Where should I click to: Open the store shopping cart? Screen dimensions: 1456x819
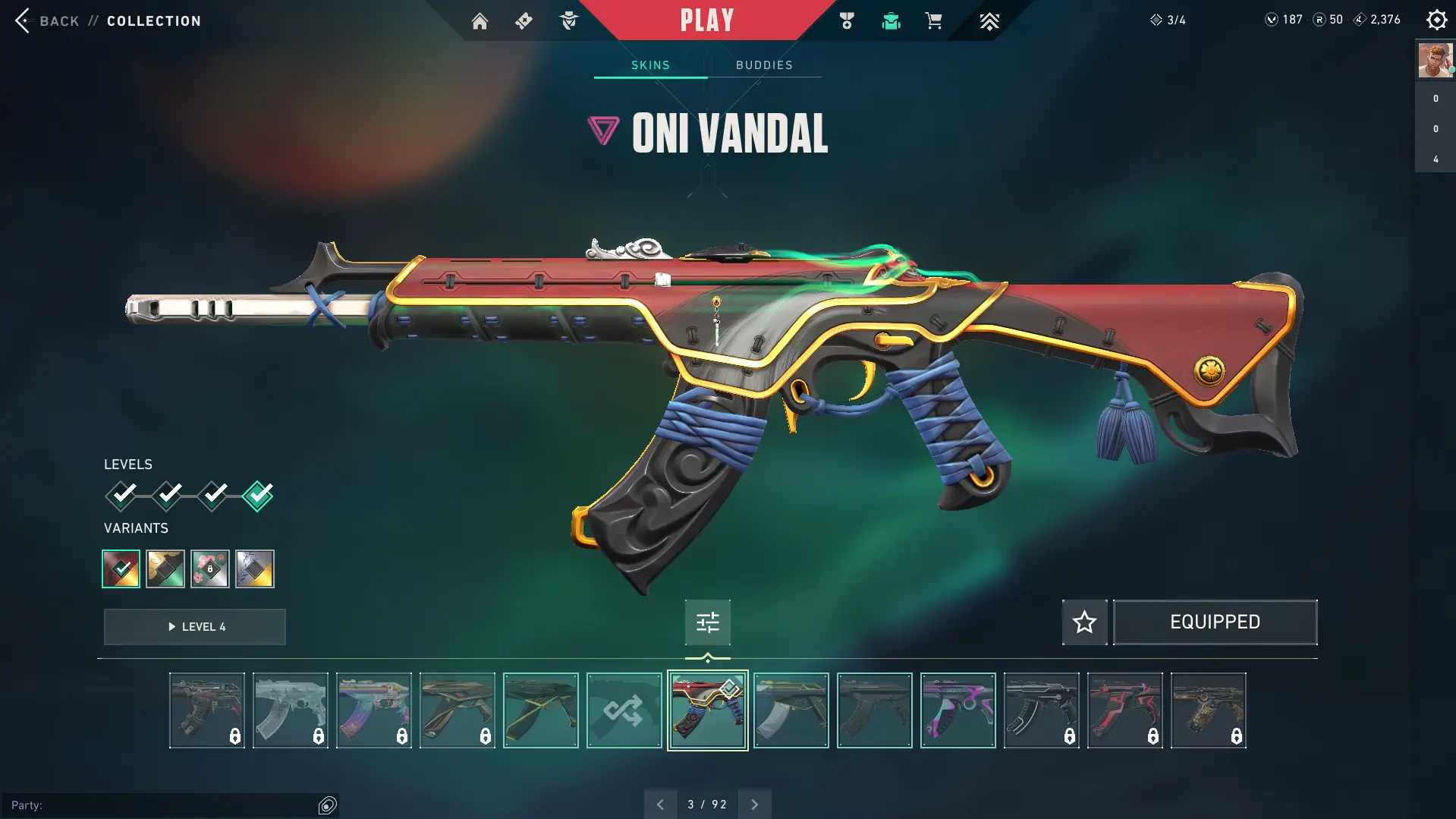(933, 21)
